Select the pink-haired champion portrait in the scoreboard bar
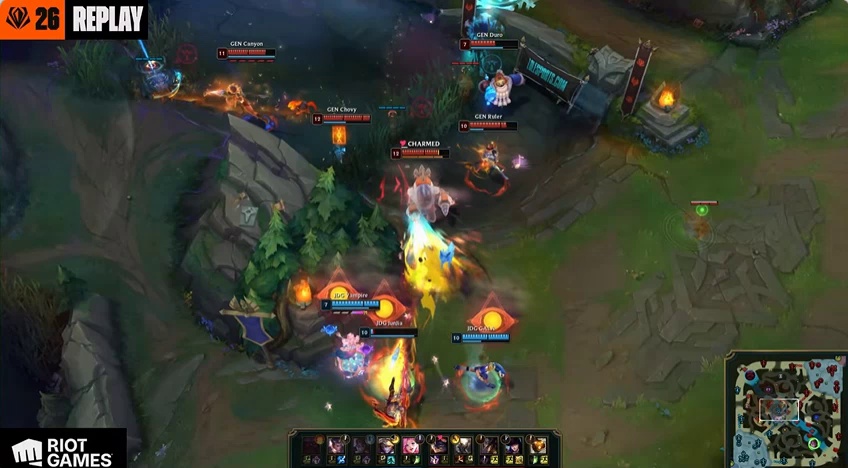 coord(412,445)
